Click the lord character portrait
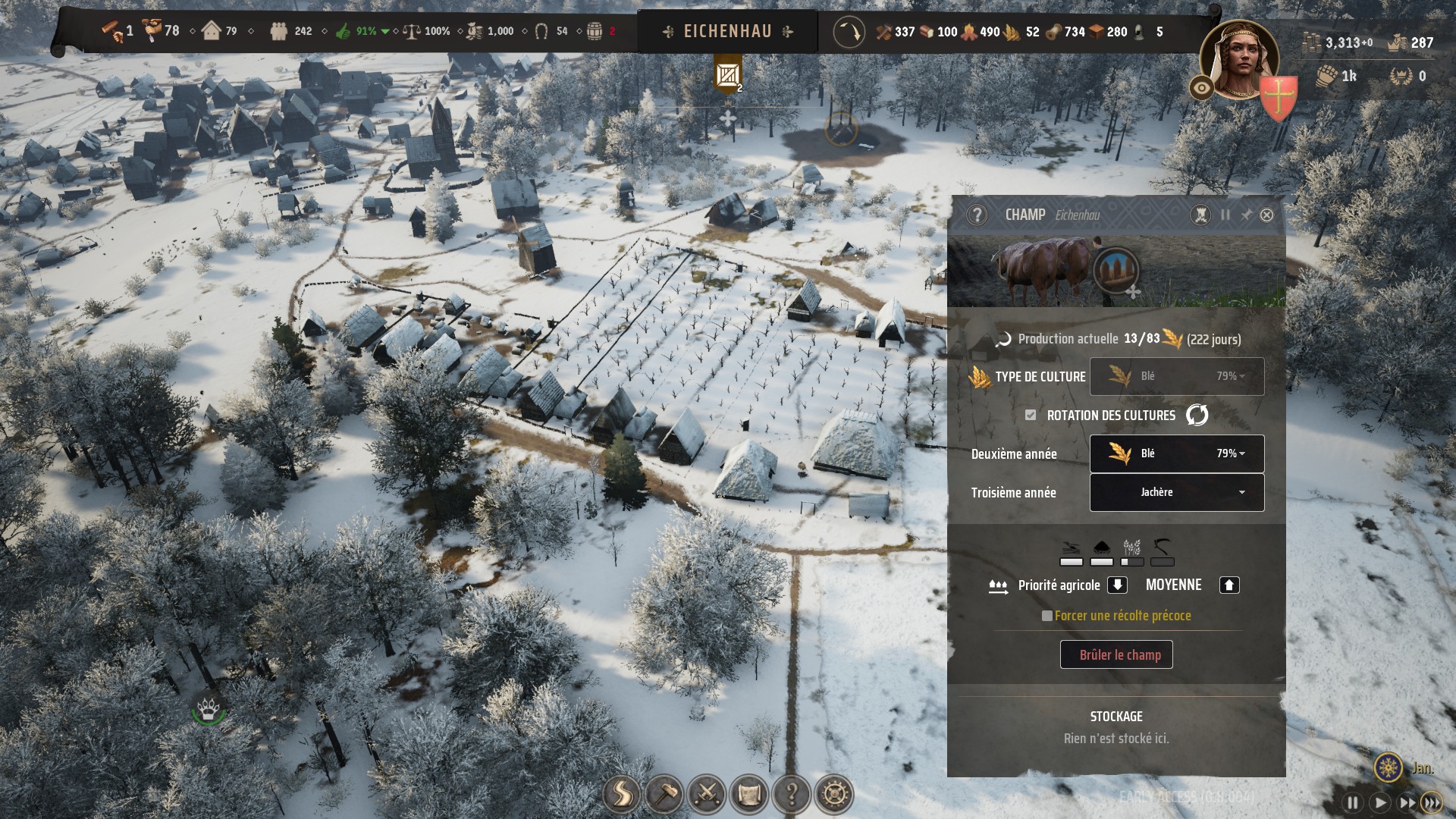1456x819 pixels. click(x=1239, y=61)
